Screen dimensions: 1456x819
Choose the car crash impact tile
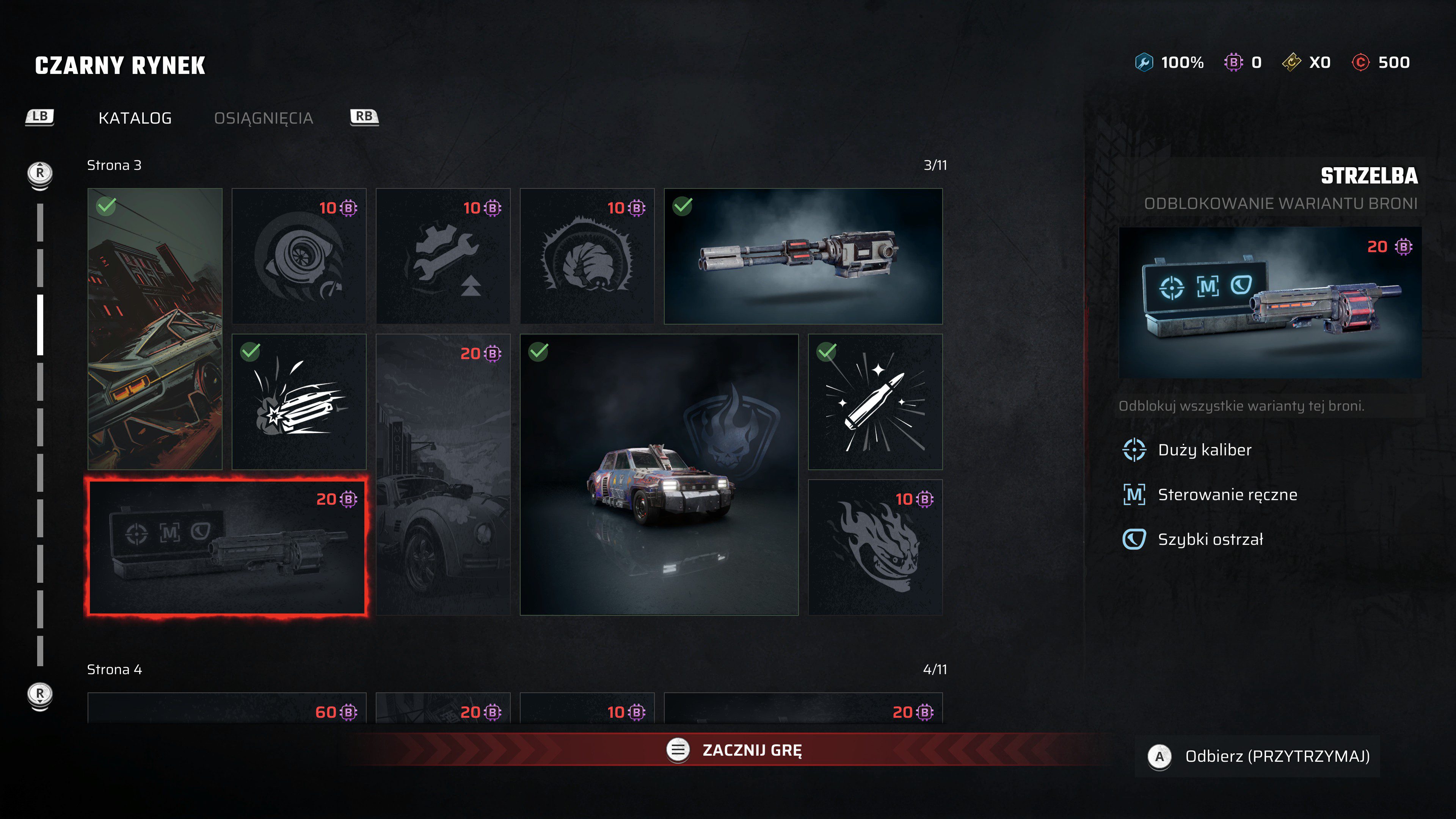(299, 401)
